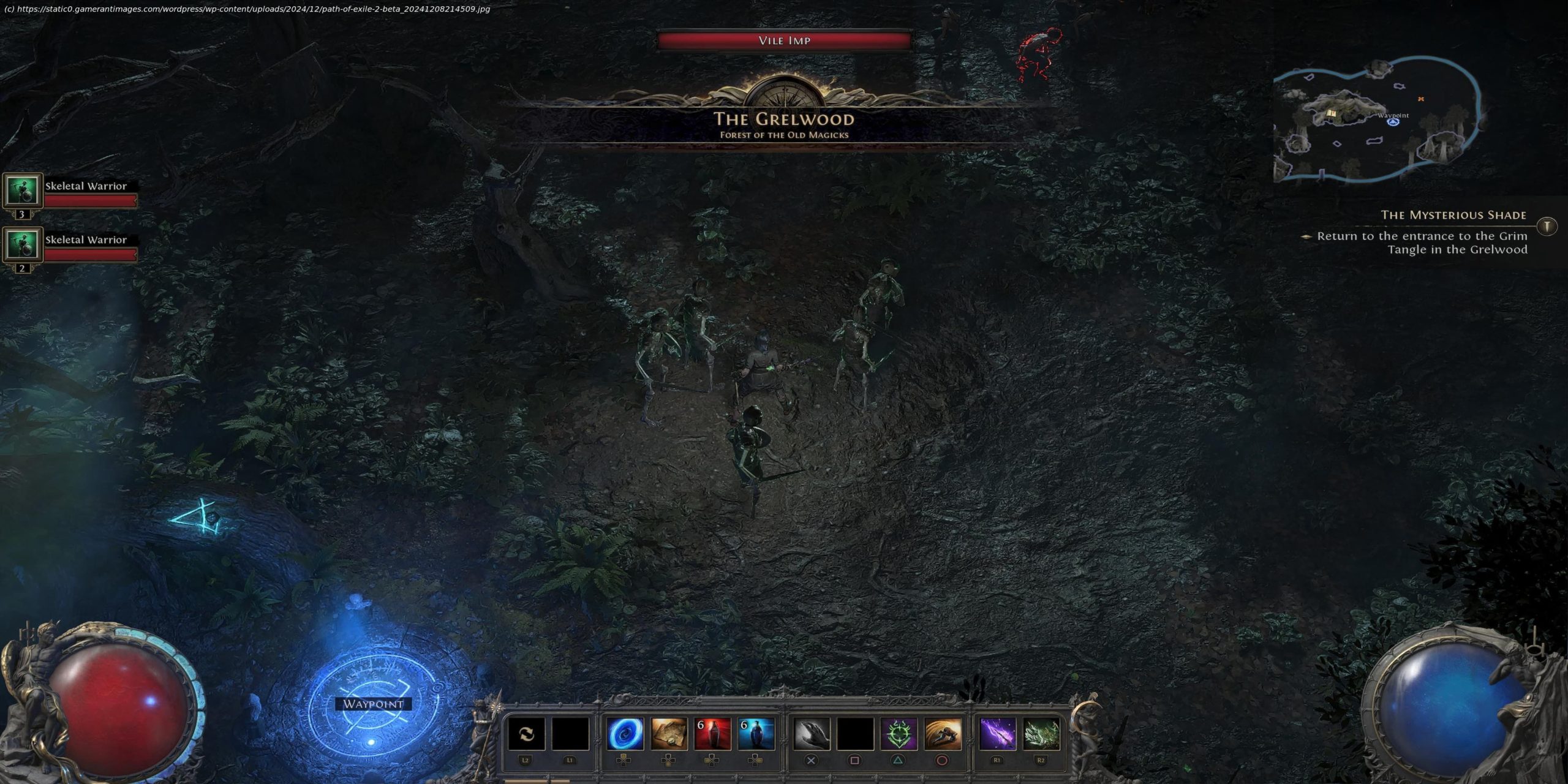Cast the green bone shards spell
This screenshot has height=784, width=1568.
1041,734
